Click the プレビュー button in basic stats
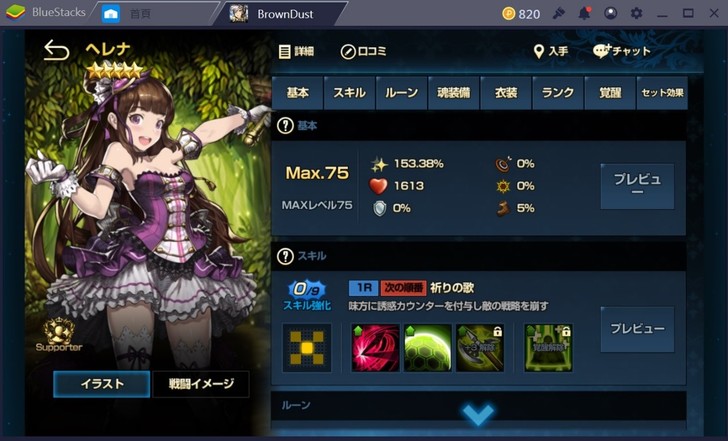The height and width of the screenshot is (441, 728). pyautogui.click(x=637, y=185)
